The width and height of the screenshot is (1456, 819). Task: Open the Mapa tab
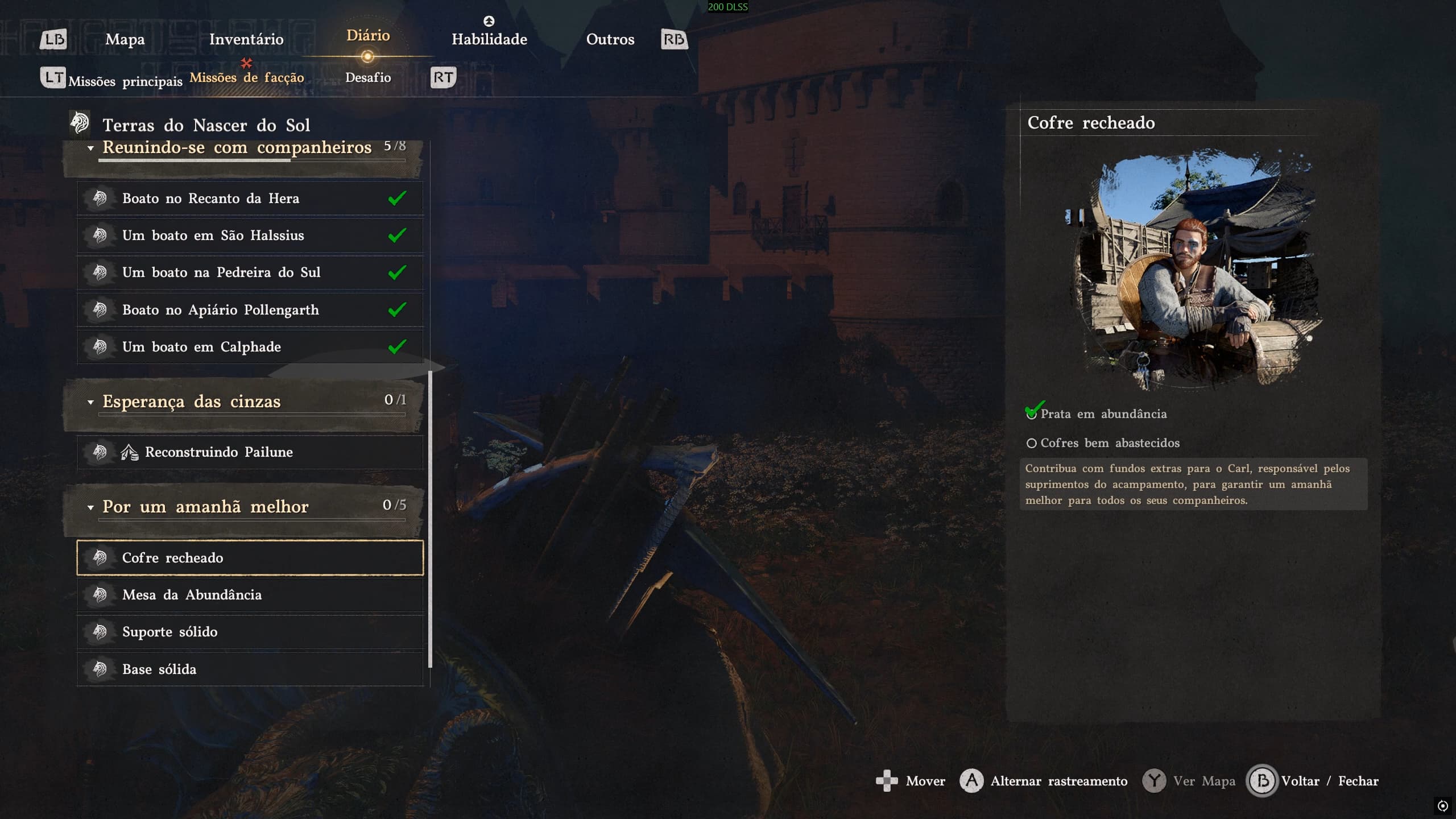click(x=125, y=39)
